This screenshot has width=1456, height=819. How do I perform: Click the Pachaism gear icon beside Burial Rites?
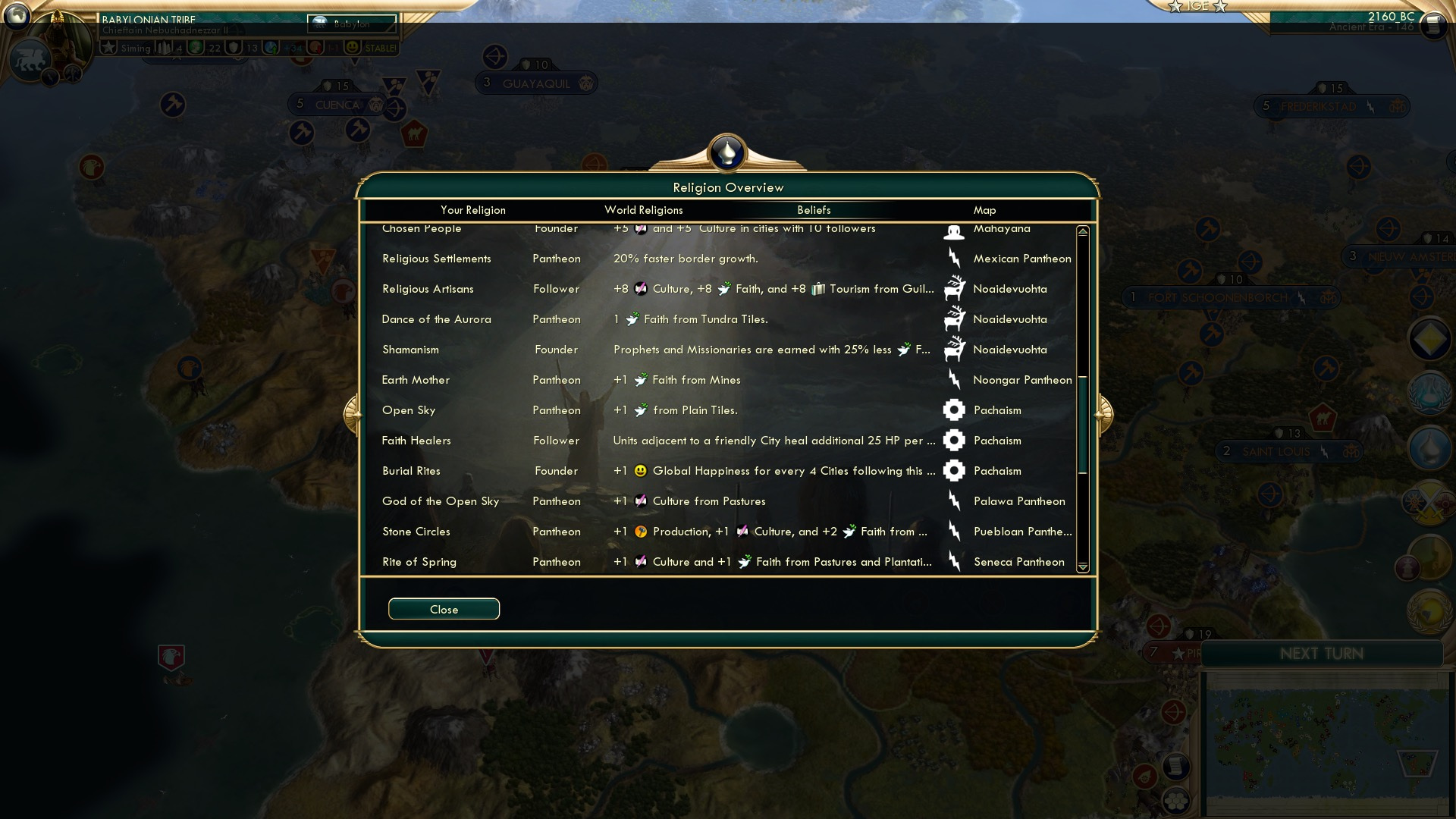pyautogui.click(x=954, y=470)
